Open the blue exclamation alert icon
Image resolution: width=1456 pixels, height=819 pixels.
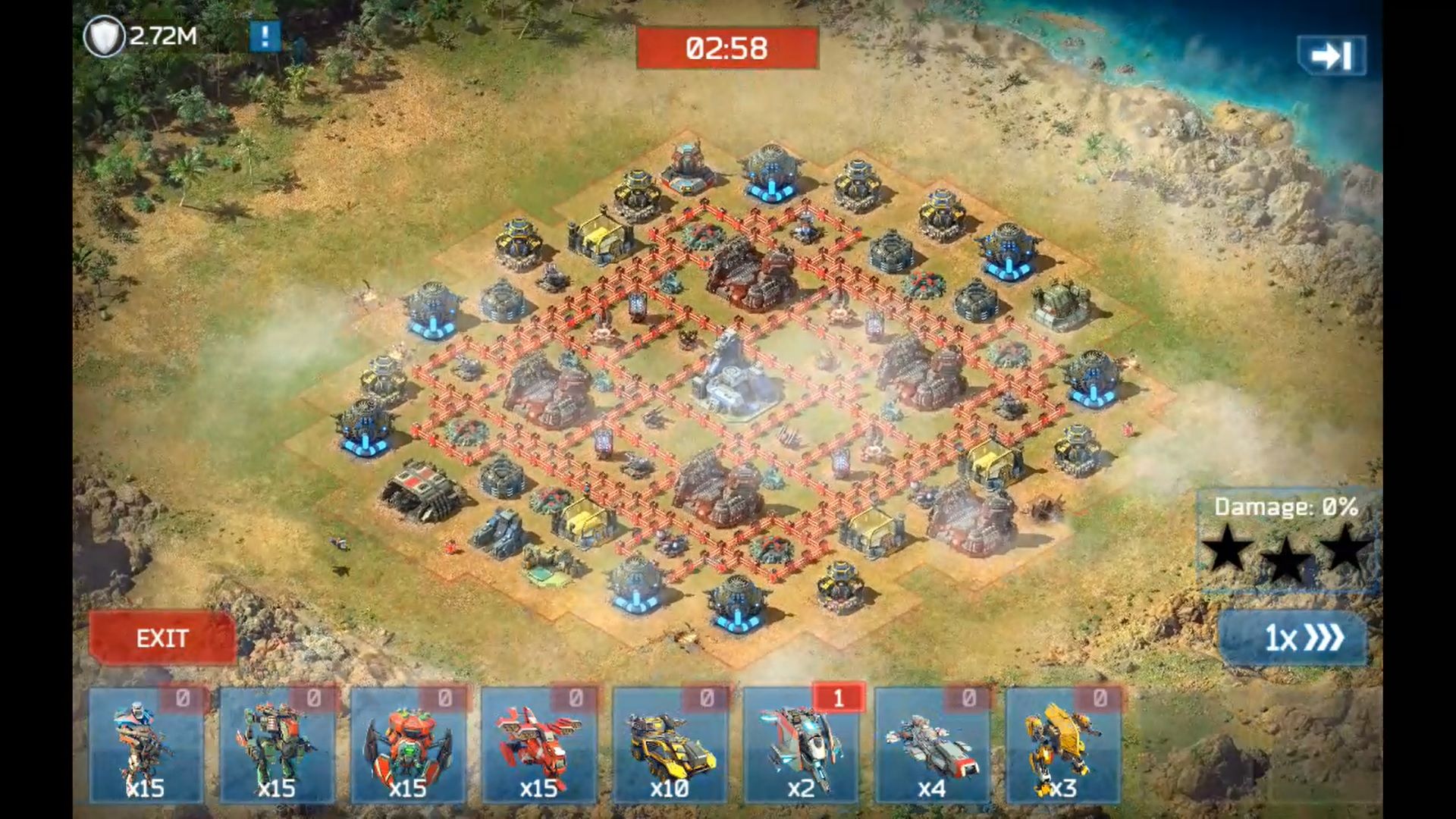[x=265, y=36]
